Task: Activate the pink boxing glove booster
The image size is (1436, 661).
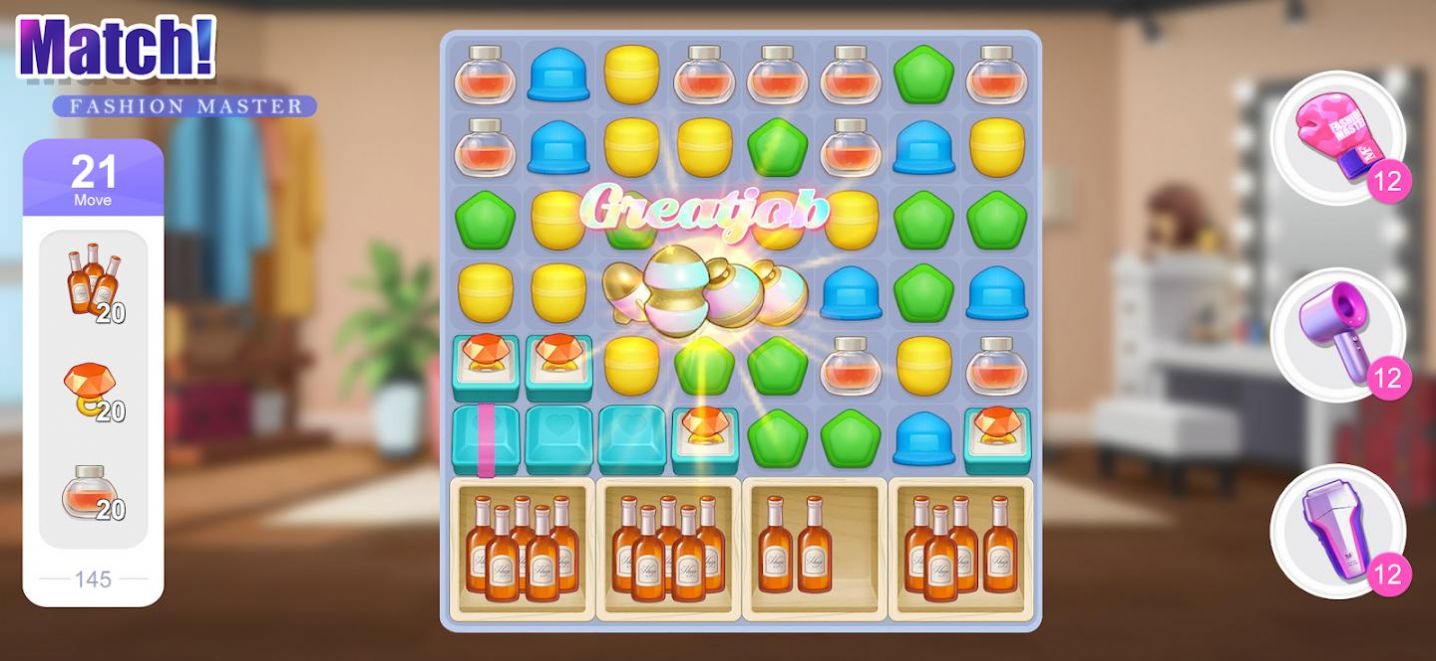Action: [x=1336, y=138]
